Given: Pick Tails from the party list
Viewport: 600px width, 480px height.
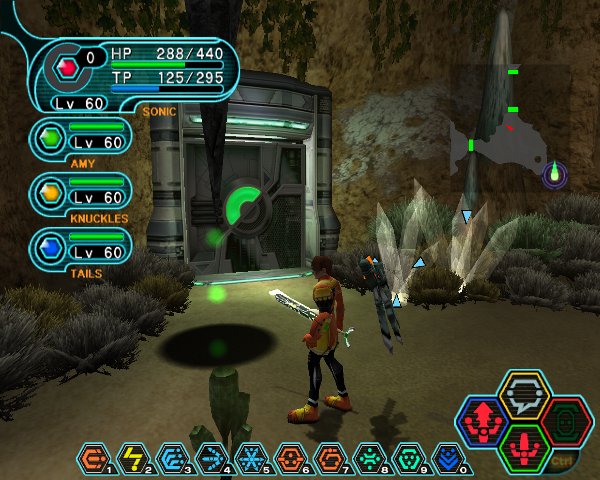Looking at the screenshot, I should 81,247.
